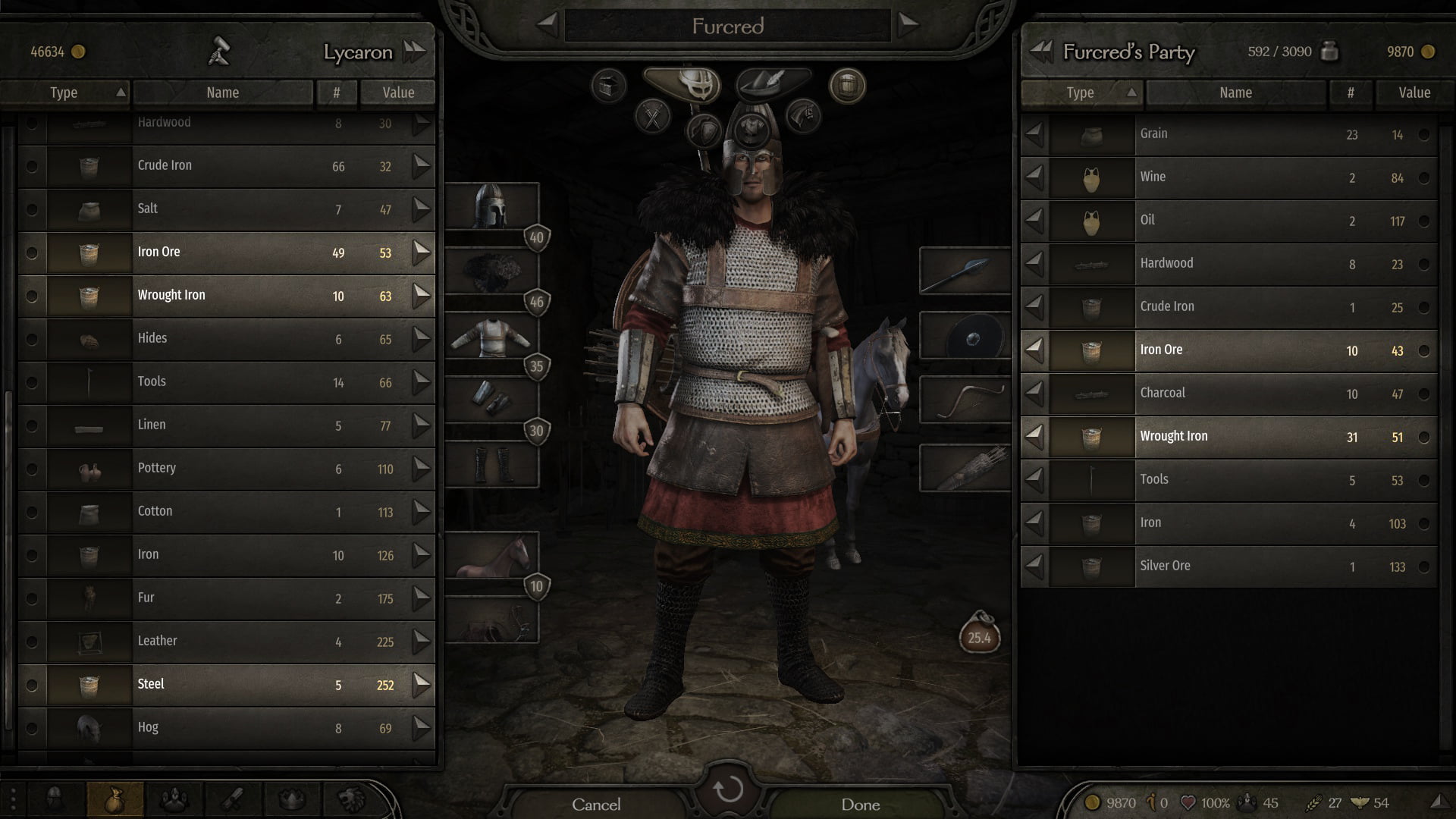Click the Lycaron town name header
The image size is (1456, 819).
[x=358, y=52]
